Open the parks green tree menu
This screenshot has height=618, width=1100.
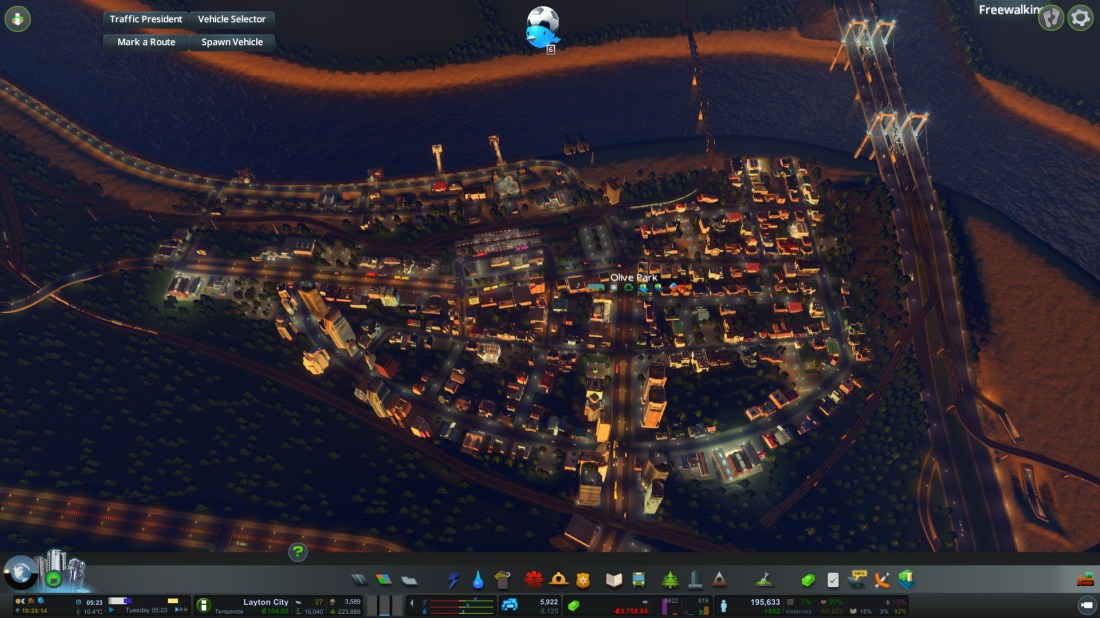(669, 579)
